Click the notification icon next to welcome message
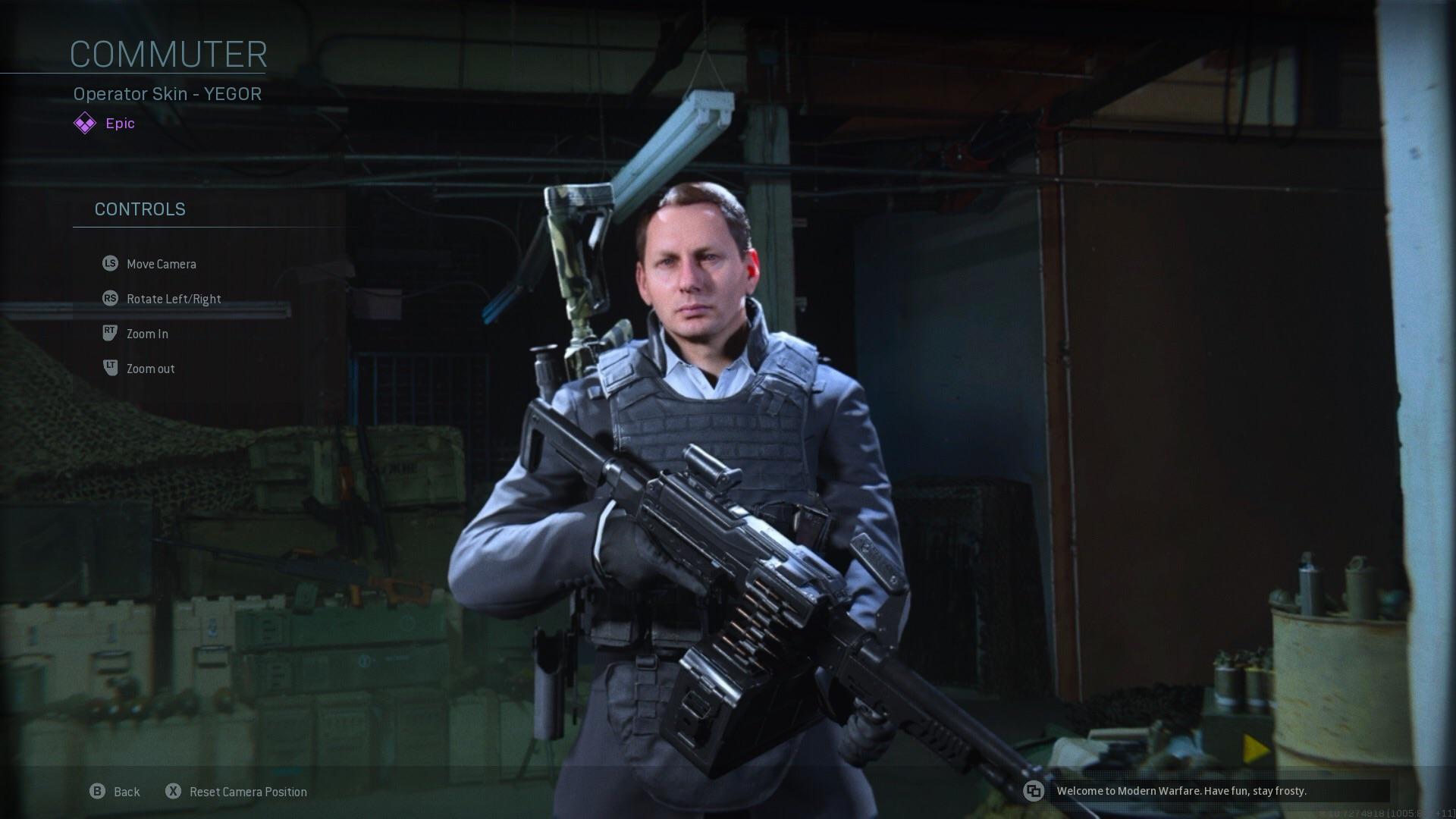Viewport: 1456px width, 819px height. point(1034,791)
